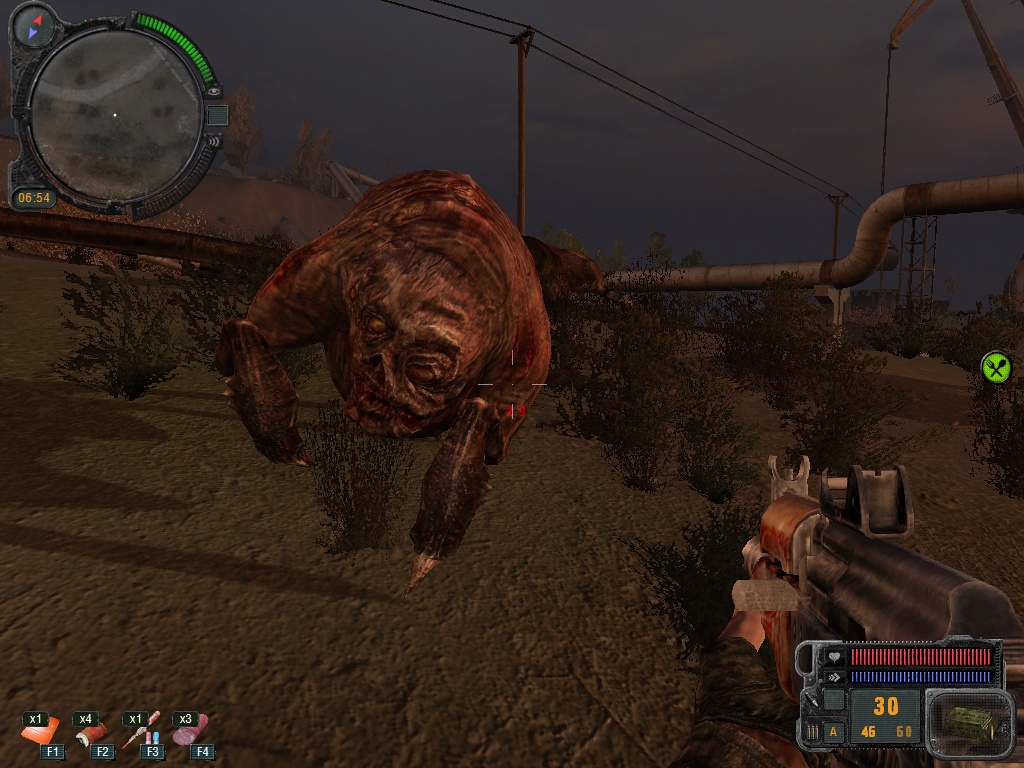This screenshot has height=768, width=1024.
Task: Toggle the fire mode 'A' indicator
Action: point(834,732)
